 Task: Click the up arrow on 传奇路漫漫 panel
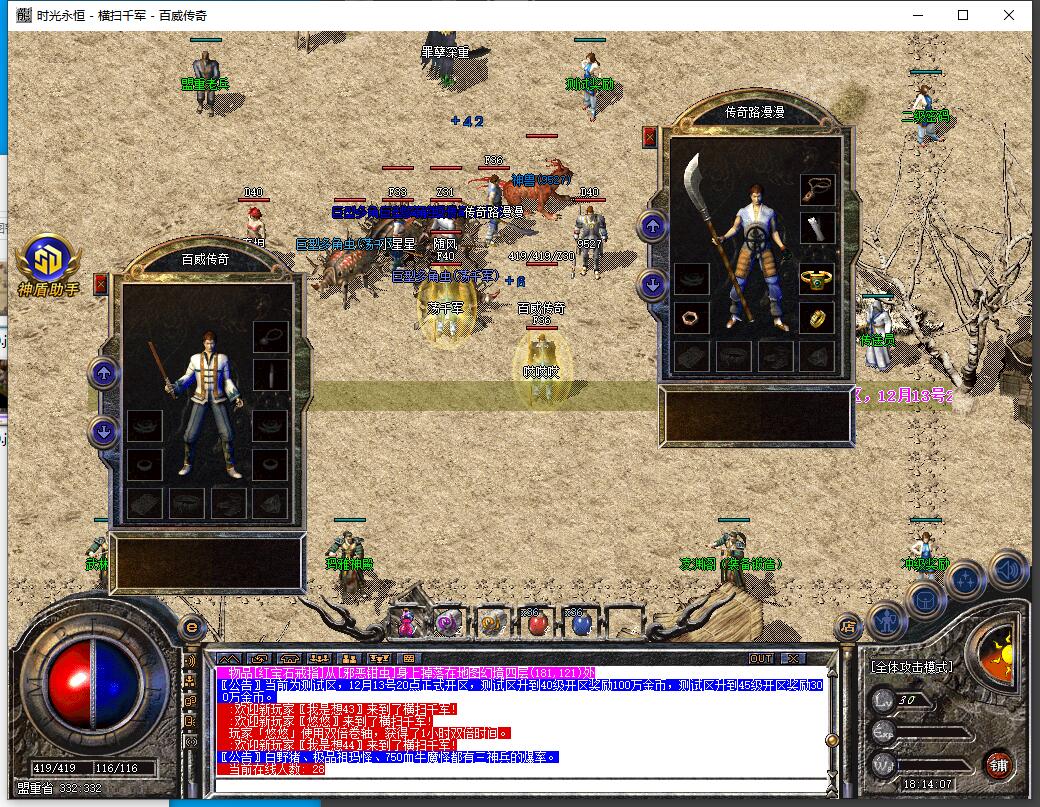pyautogui.click(x=653, y=226)
